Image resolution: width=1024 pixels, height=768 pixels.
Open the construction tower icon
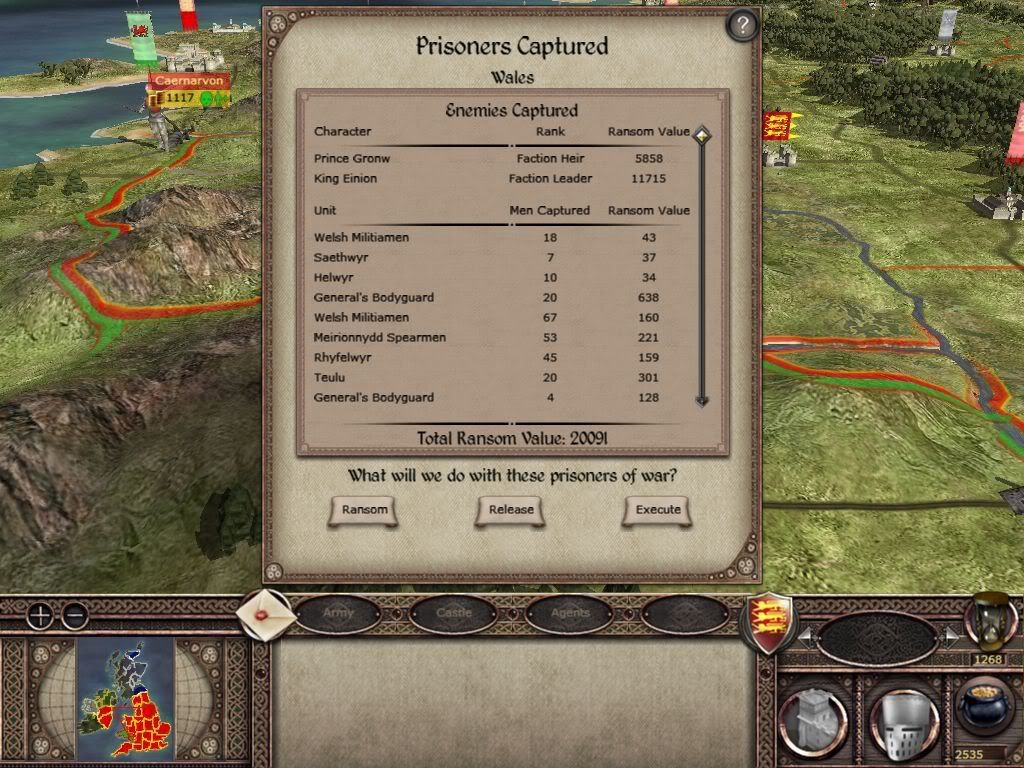pyautogui.click(x=812, y=718)
